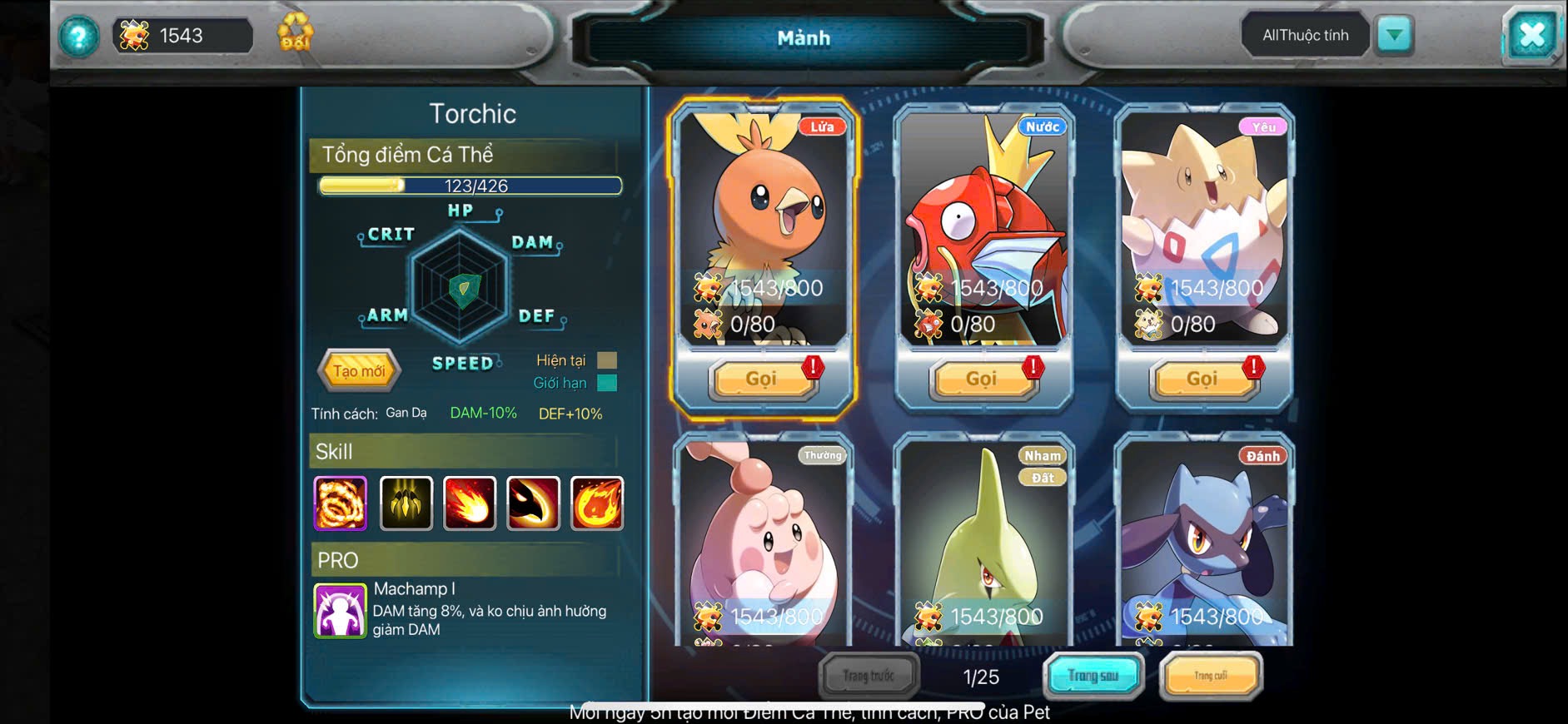Image resolution: width=1568 pixels, height=724 pixels.
Task: Go to next page with Trang sau
Action: [x=1093, y=676]
